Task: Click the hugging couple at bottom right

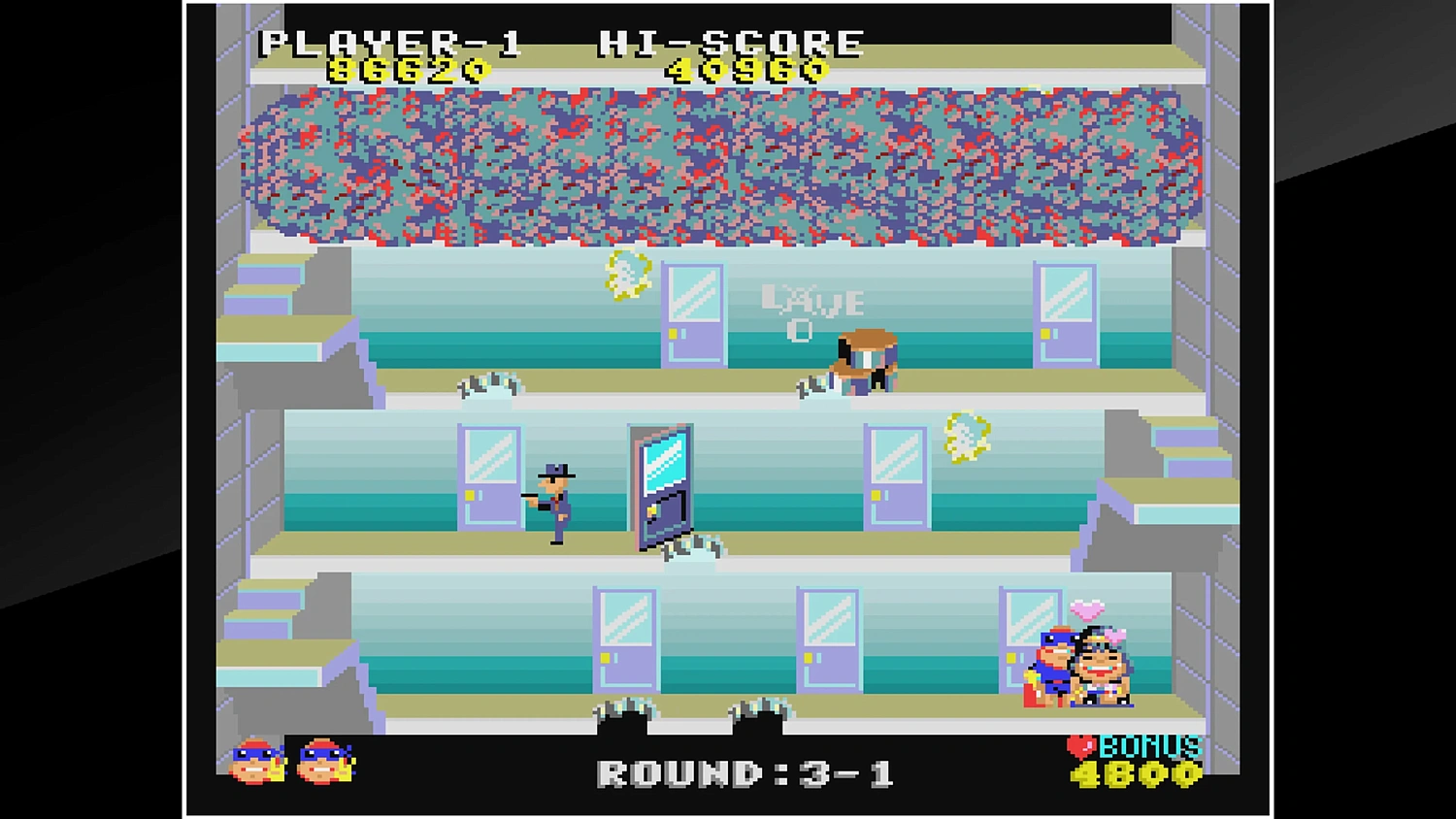Action: coord(1077,670)
